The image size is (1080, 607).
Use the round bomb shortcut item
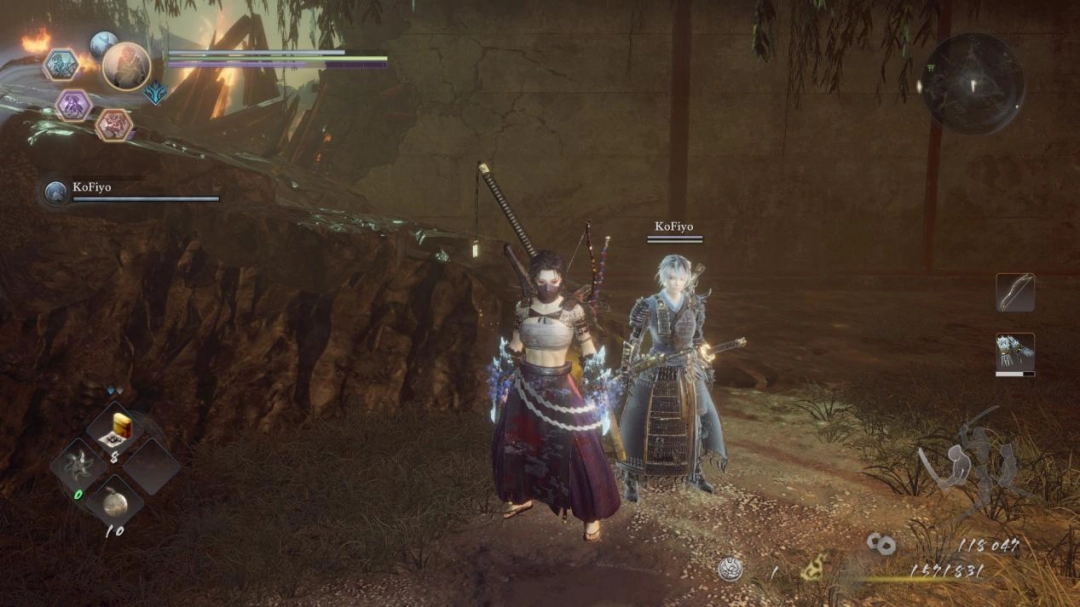click(116, 503)
